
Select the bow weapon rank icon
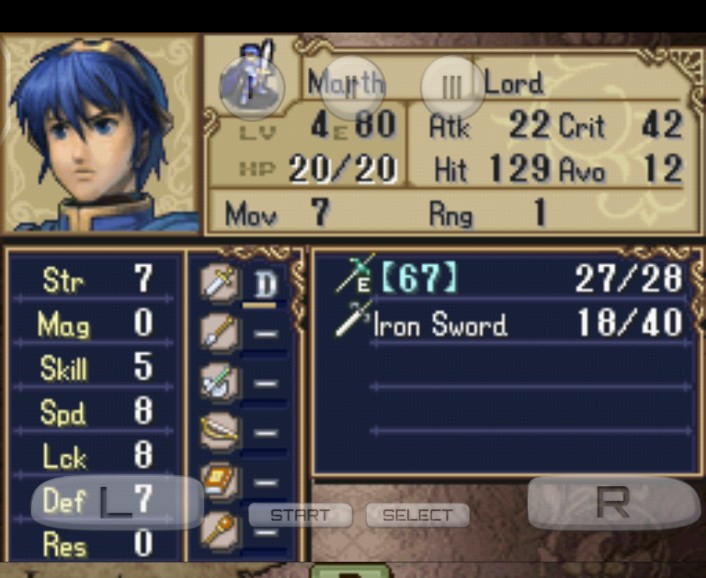[x=219, y=430]
